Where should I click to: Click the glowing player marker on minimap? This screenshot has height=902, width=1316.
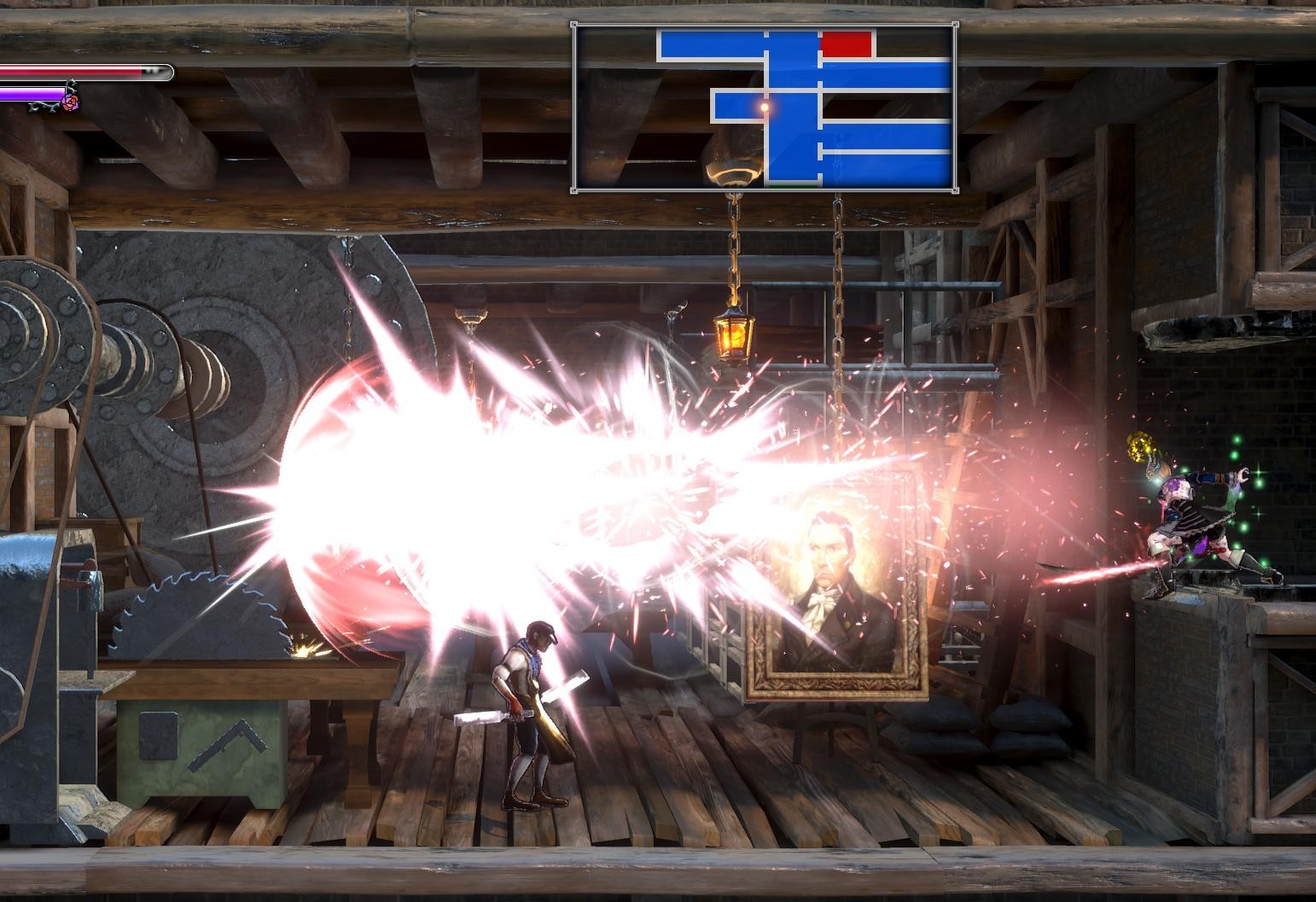click(765, 108)
